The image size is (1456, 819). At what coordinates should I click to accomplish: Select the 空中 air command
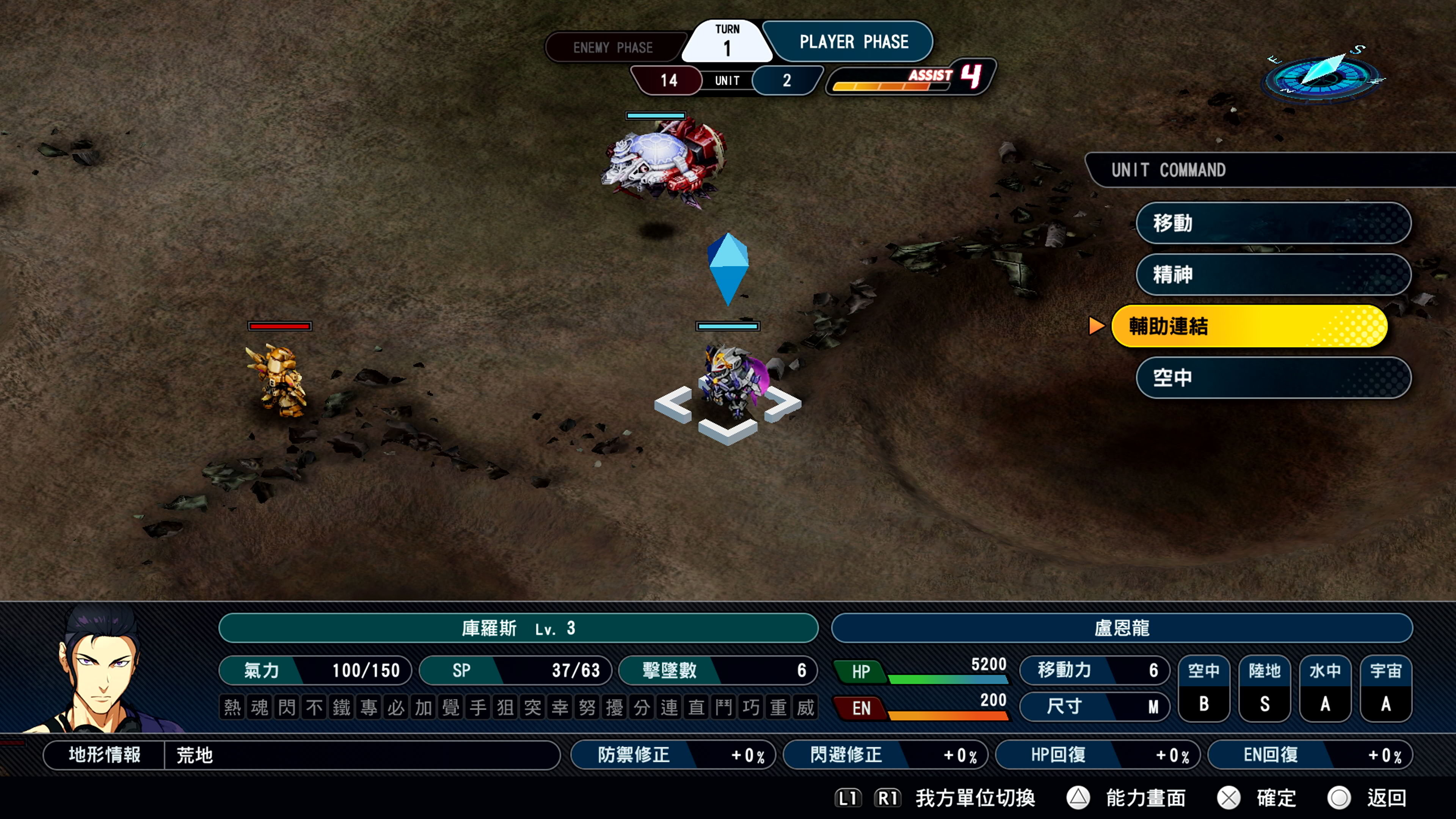click(1273, 378)
